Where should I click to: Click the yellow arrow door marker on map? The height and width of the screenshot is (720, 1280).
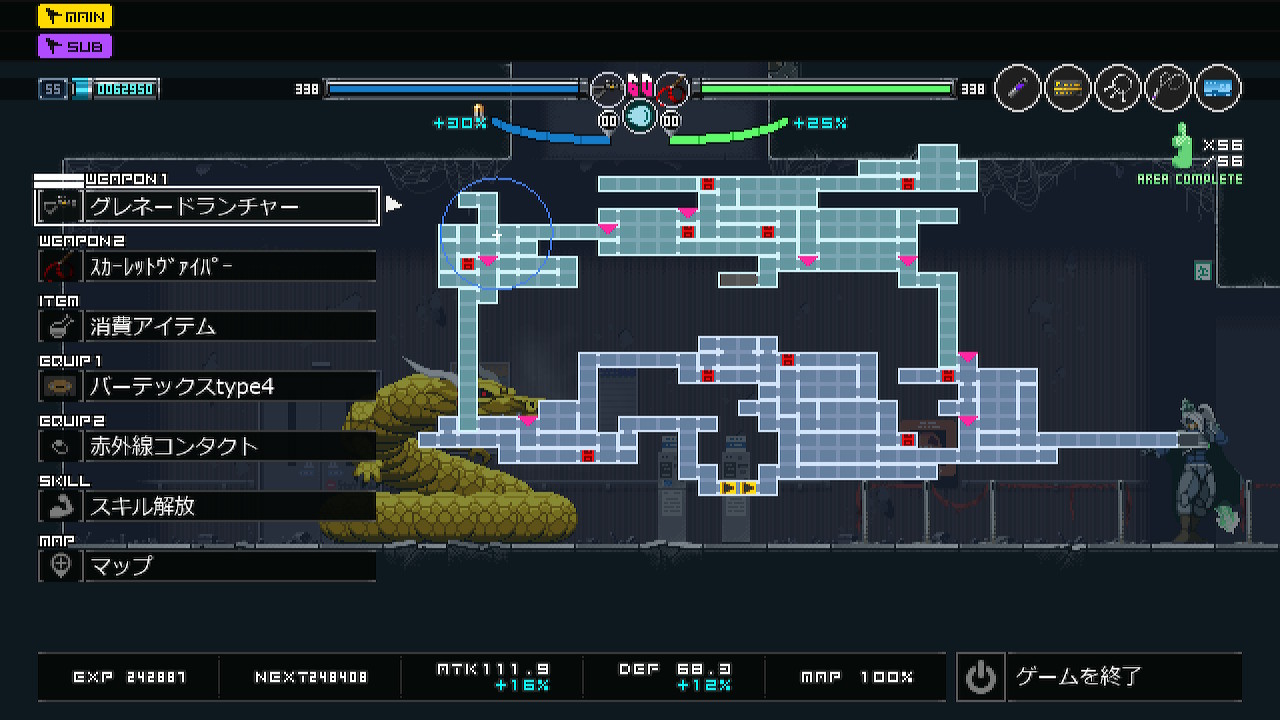738,488
